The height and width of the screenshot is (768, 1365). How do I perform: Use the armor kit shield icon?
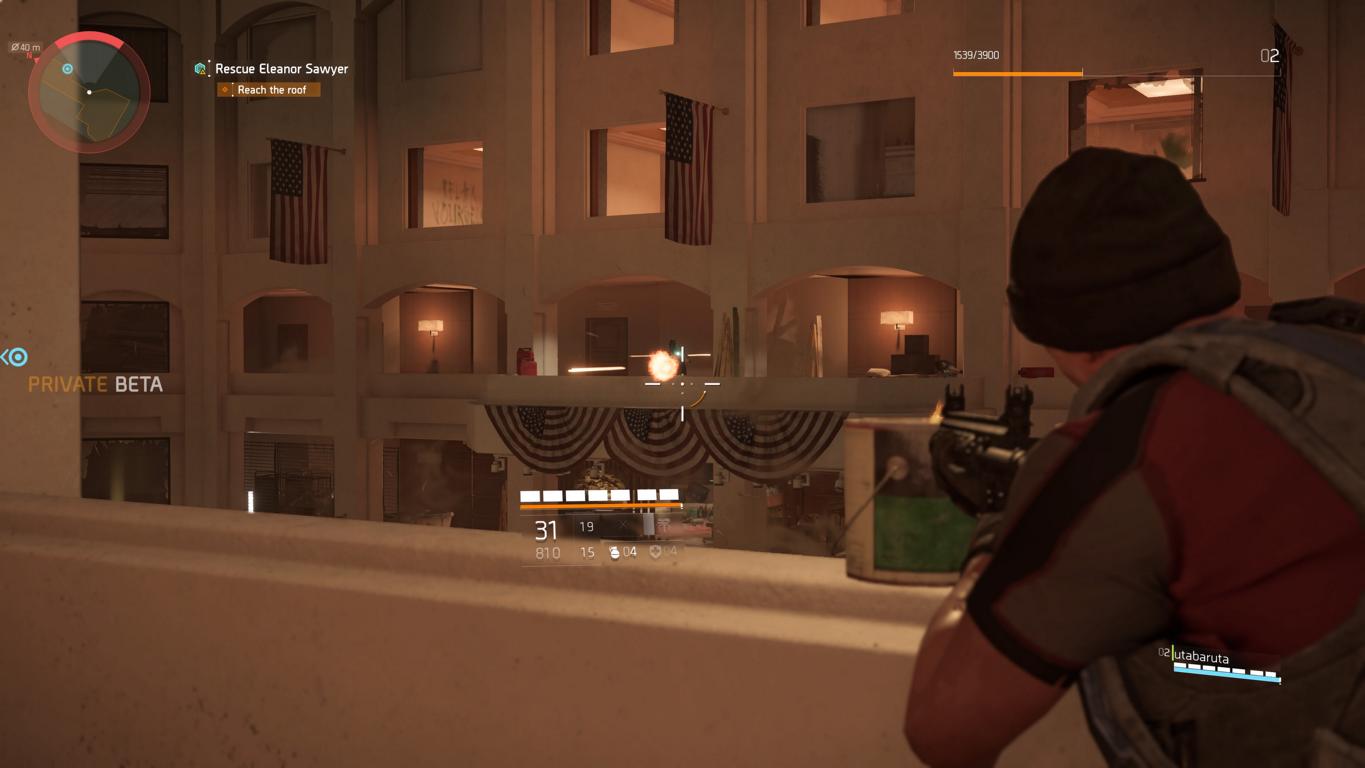point(656,552)
